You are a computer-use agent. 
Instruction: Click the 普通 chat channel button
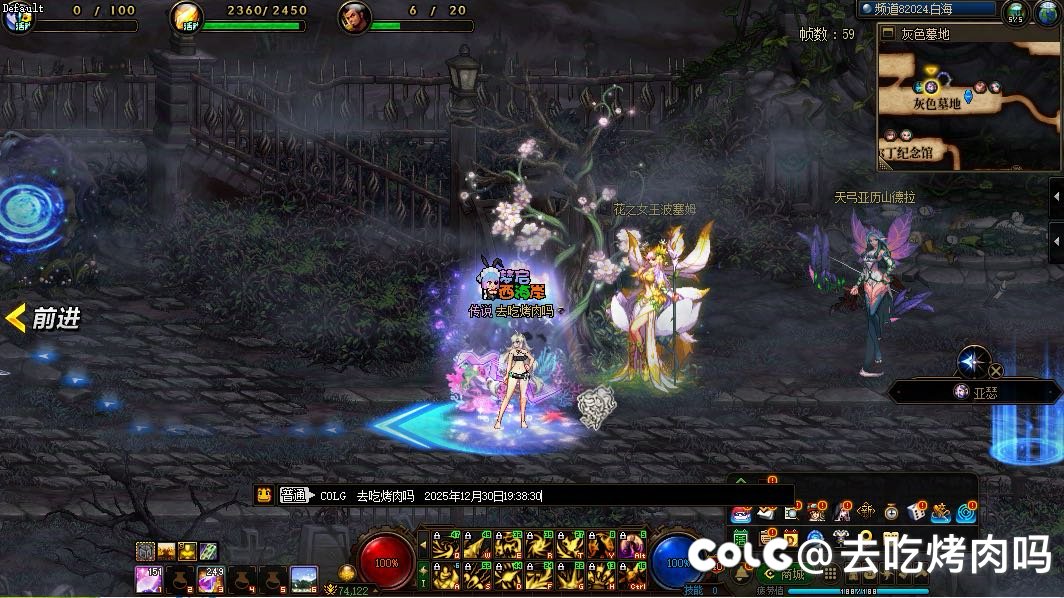[x=295, y=495]
